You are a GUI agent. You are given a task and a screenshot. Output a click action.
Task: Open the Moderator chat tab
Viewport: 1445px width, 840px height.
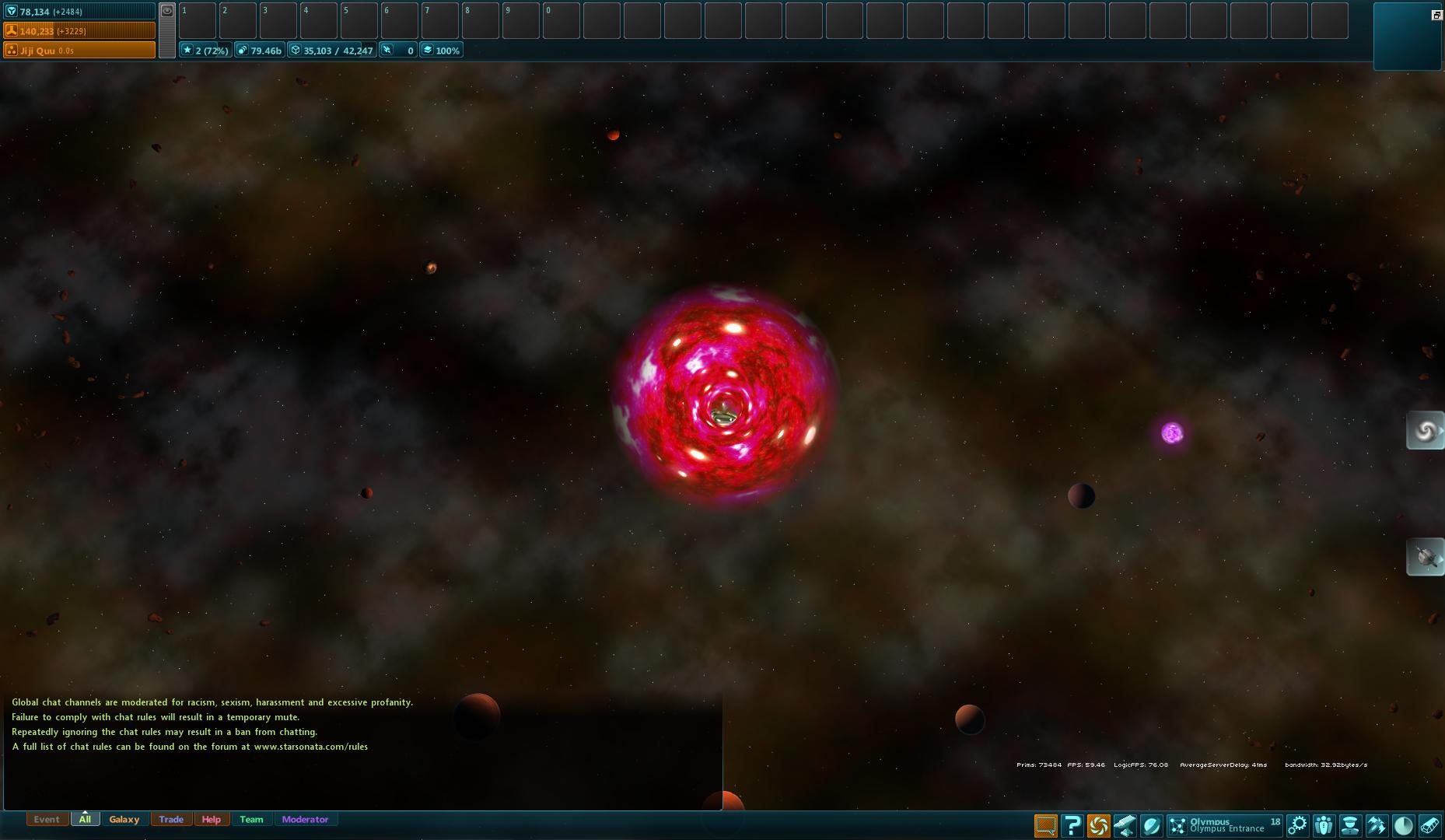point(306,819)
